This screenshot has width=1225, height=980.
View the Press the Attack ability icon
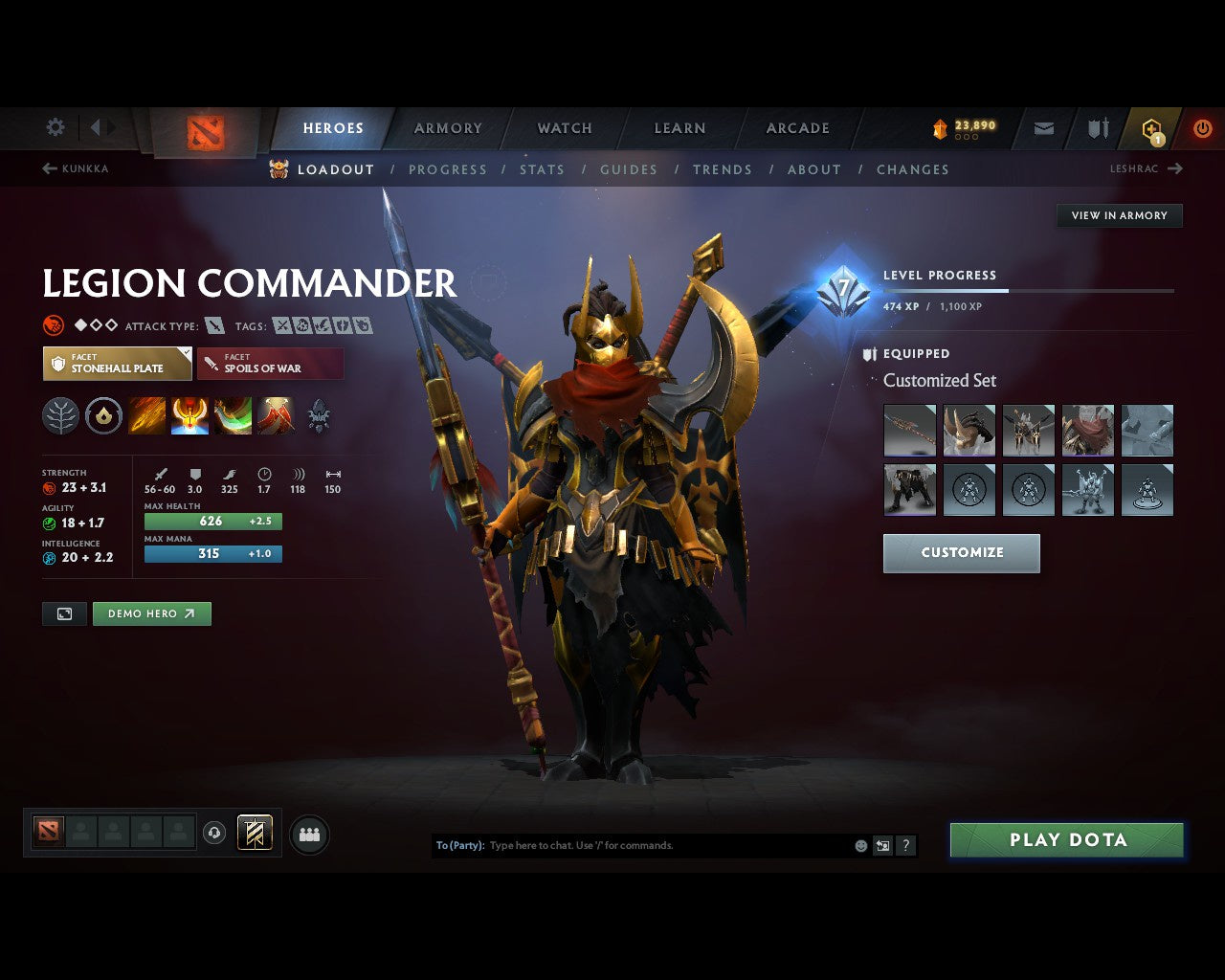click(x=189, y=415)
